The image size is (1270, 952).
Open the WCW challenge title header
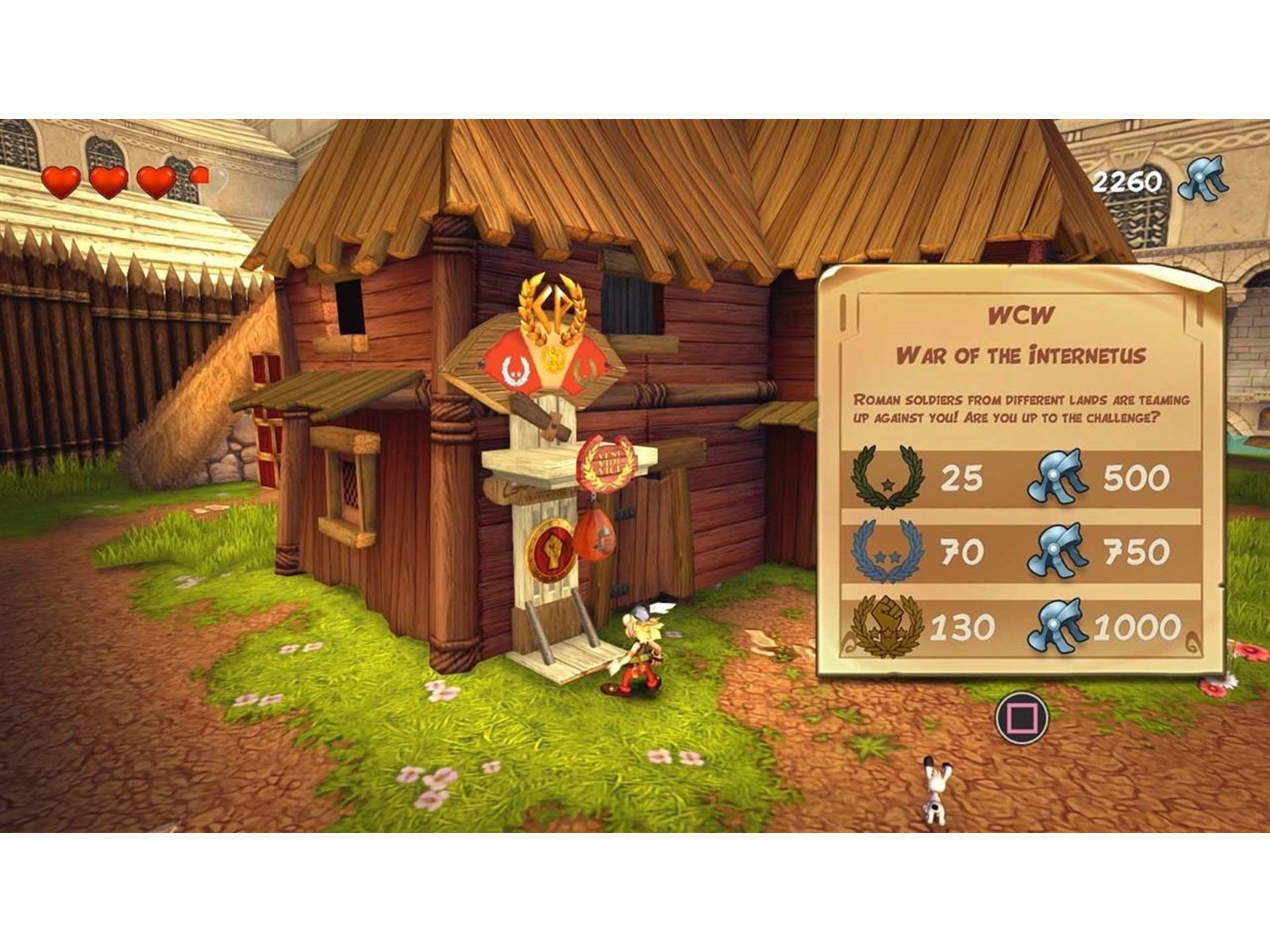(1018, 314)
